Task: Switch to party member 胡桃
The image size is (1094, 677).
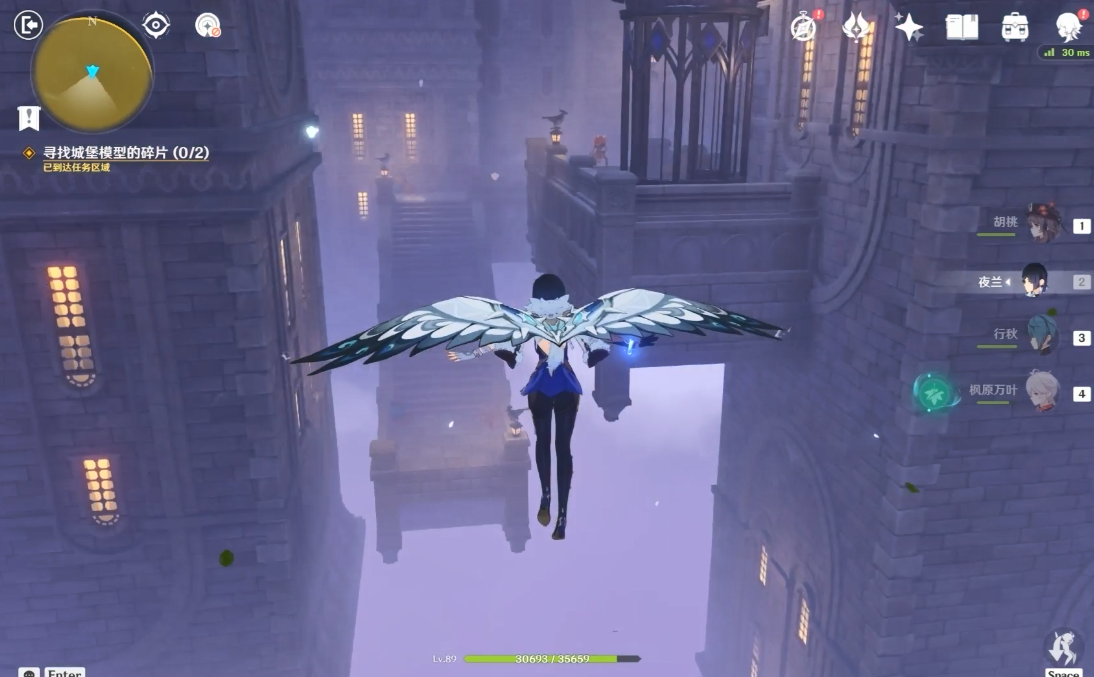Action: (1040, 226)
